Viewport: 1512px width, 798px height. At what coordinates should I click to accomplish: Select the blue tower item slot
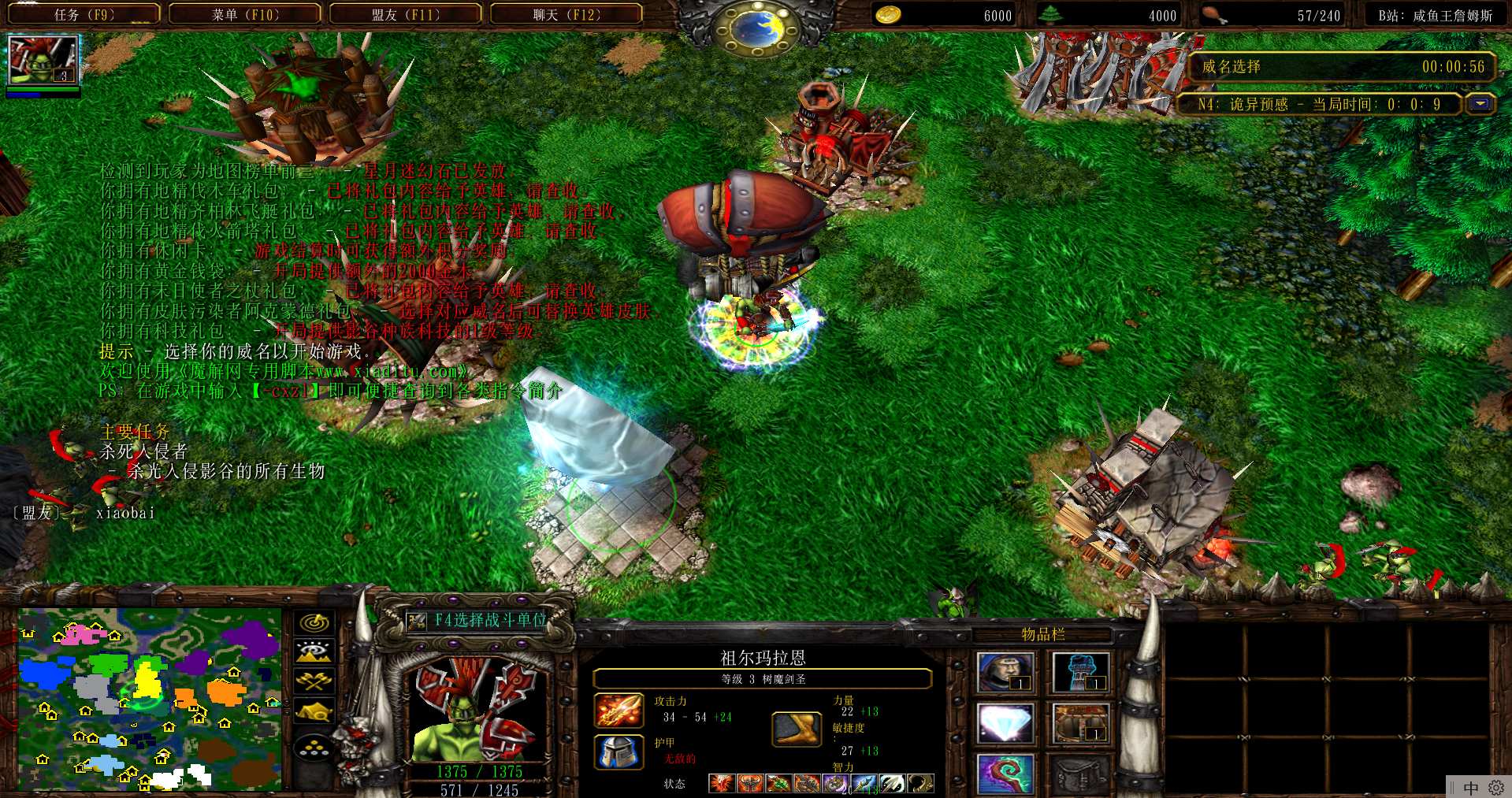(x=1080, y=673)
